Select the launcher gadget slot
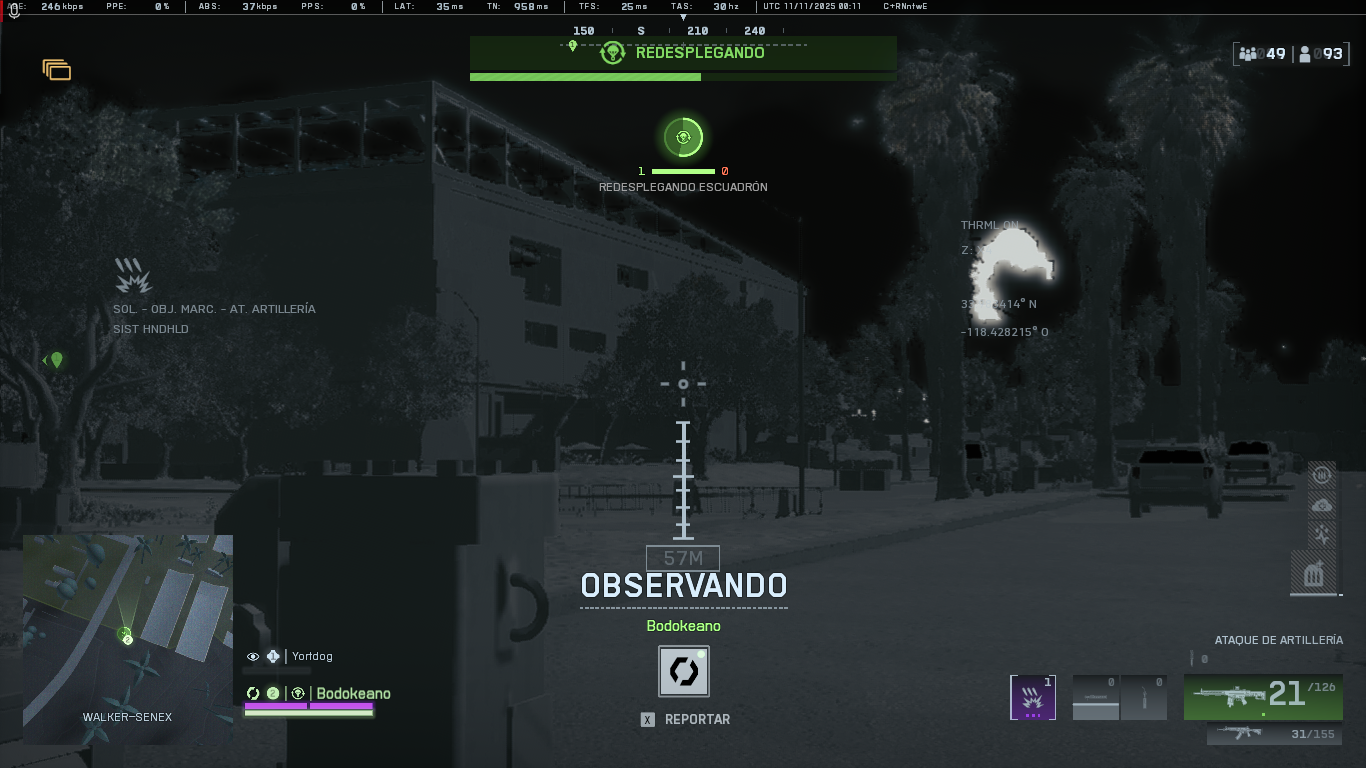Image resolution: width=1366 pixels, height=768 pixels. click(x=1095, y=697)
